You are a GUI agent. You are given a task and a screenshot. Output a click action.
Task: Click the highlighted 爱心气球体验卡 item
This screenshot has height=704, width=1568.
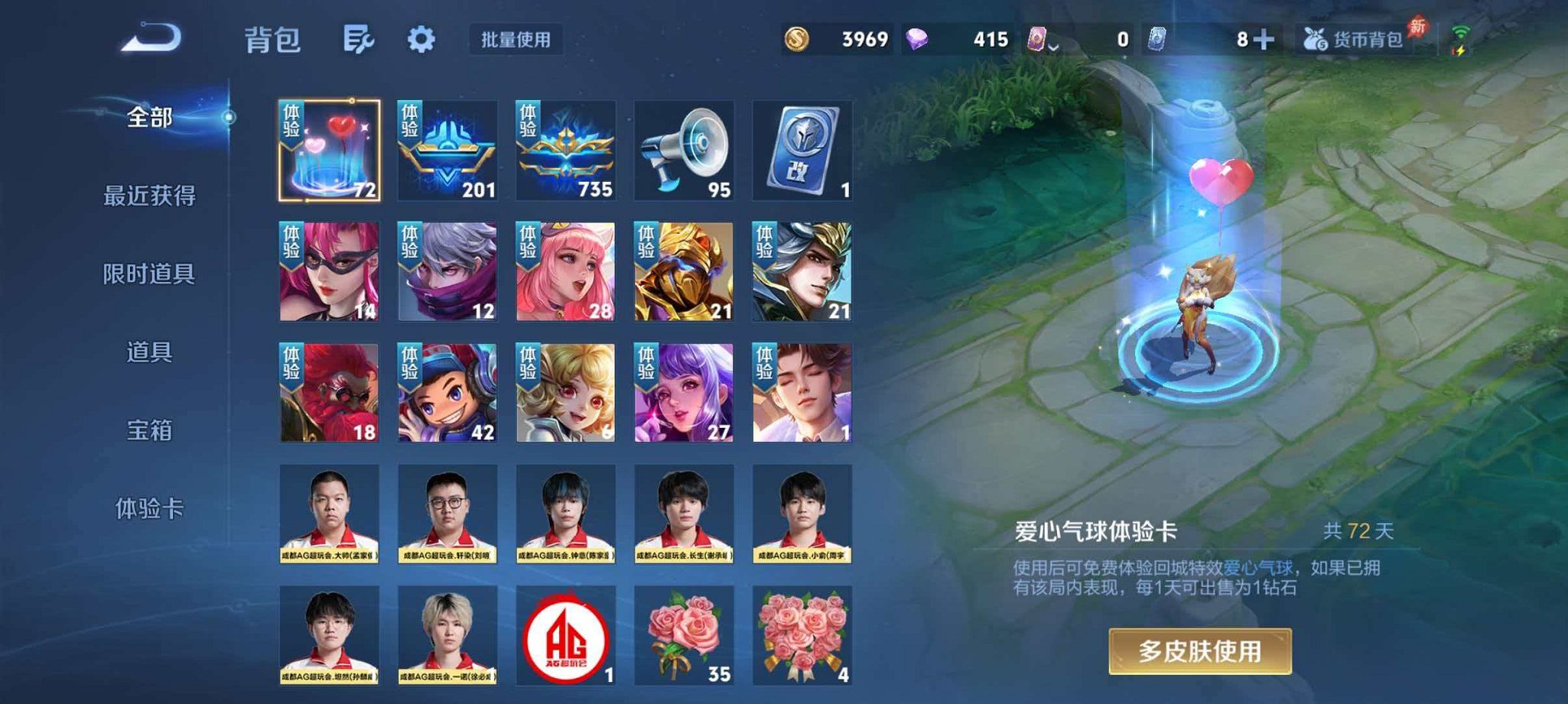coord(329,148)
